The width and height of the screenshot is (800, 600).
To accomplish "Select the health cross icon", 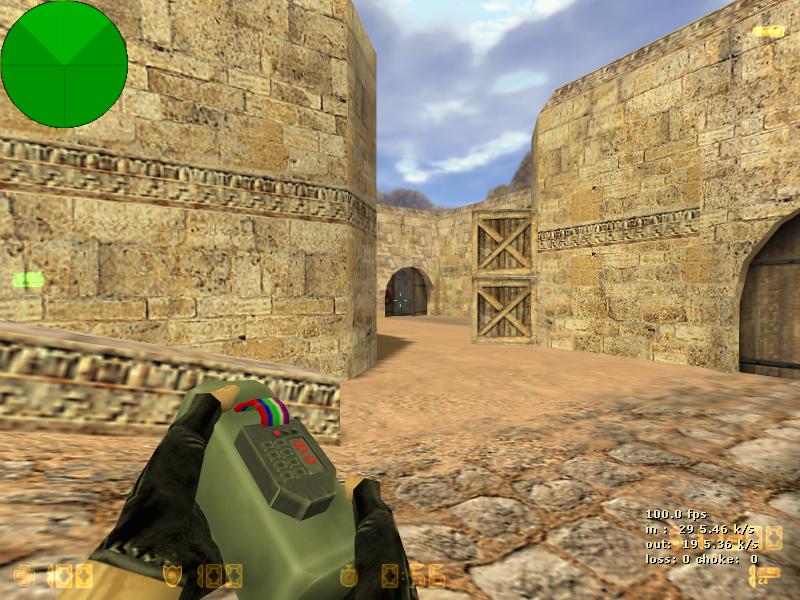I will click(x=23, y=575).
